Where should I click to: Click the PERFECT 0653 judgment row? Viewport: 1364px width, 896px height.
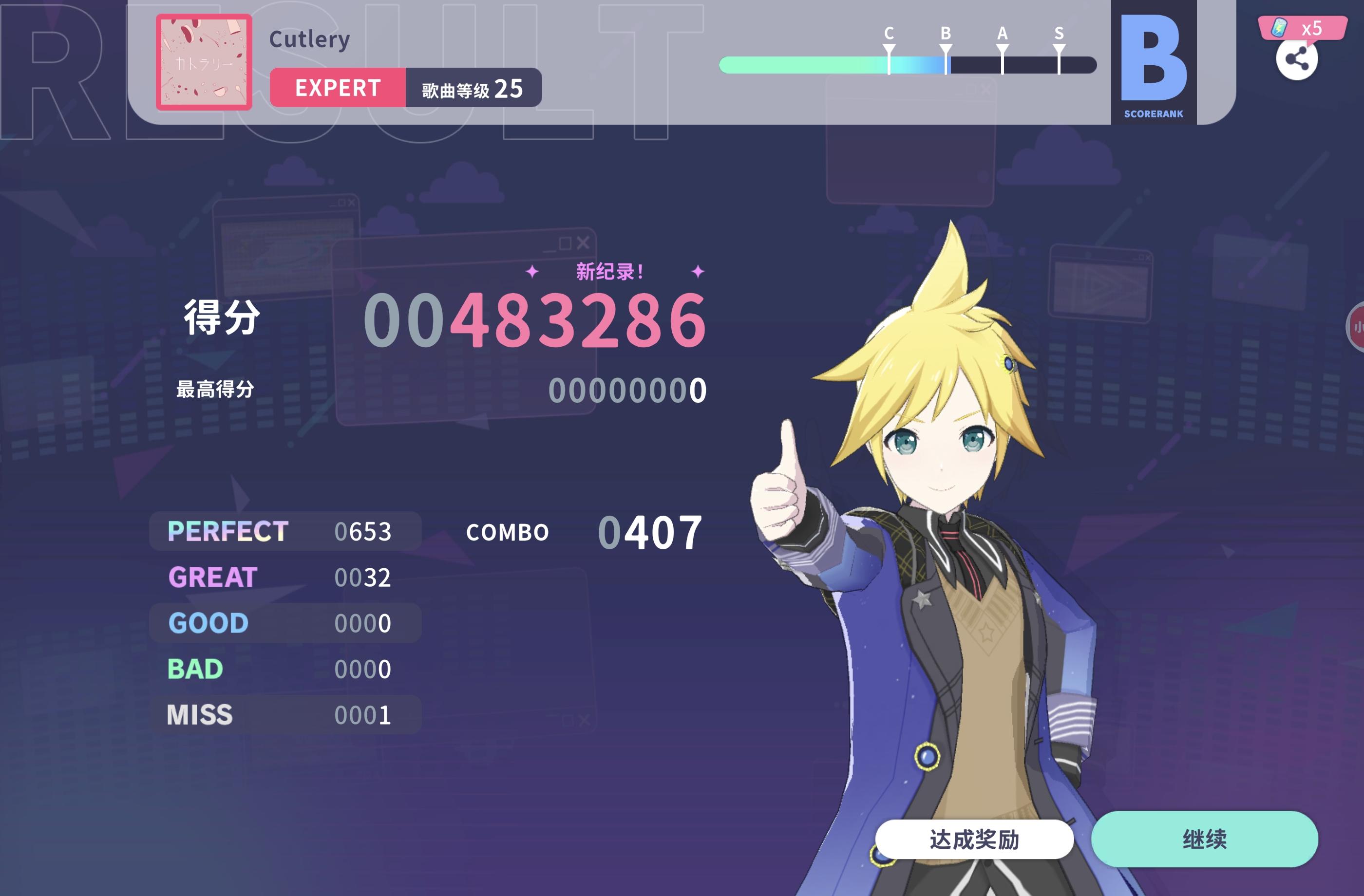(x=285, y=531)
